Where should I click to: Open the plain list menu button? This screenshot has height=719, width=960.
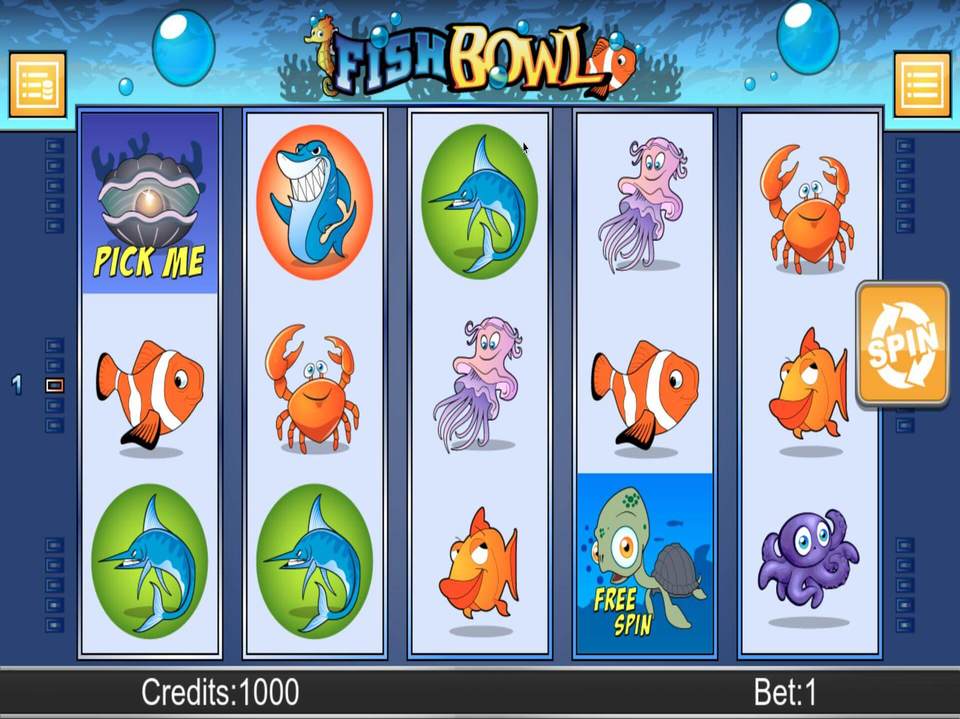(921, 84)
